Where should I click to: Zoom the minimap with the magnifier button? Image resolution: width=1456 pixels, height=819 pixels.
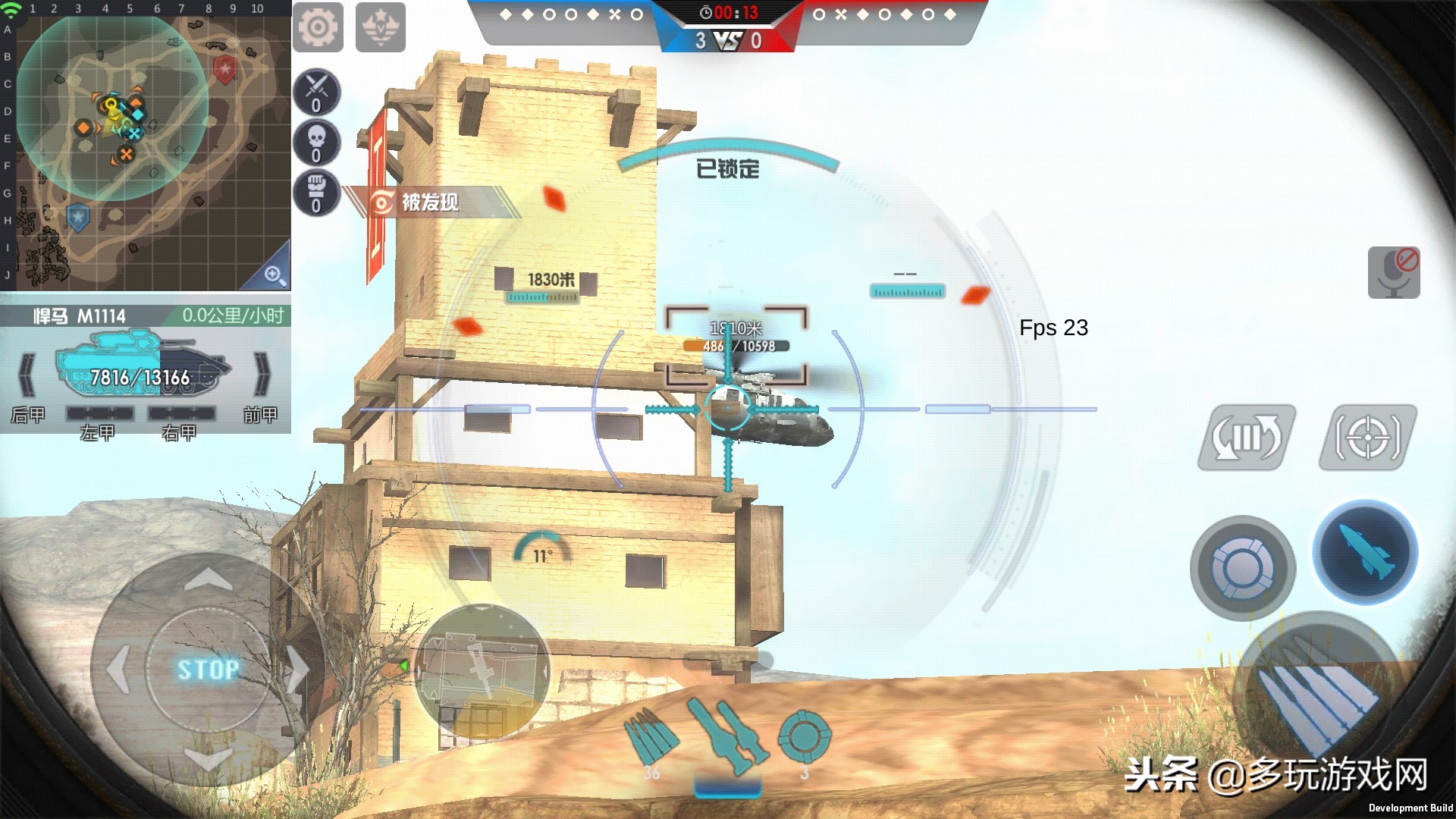(275, 275)
